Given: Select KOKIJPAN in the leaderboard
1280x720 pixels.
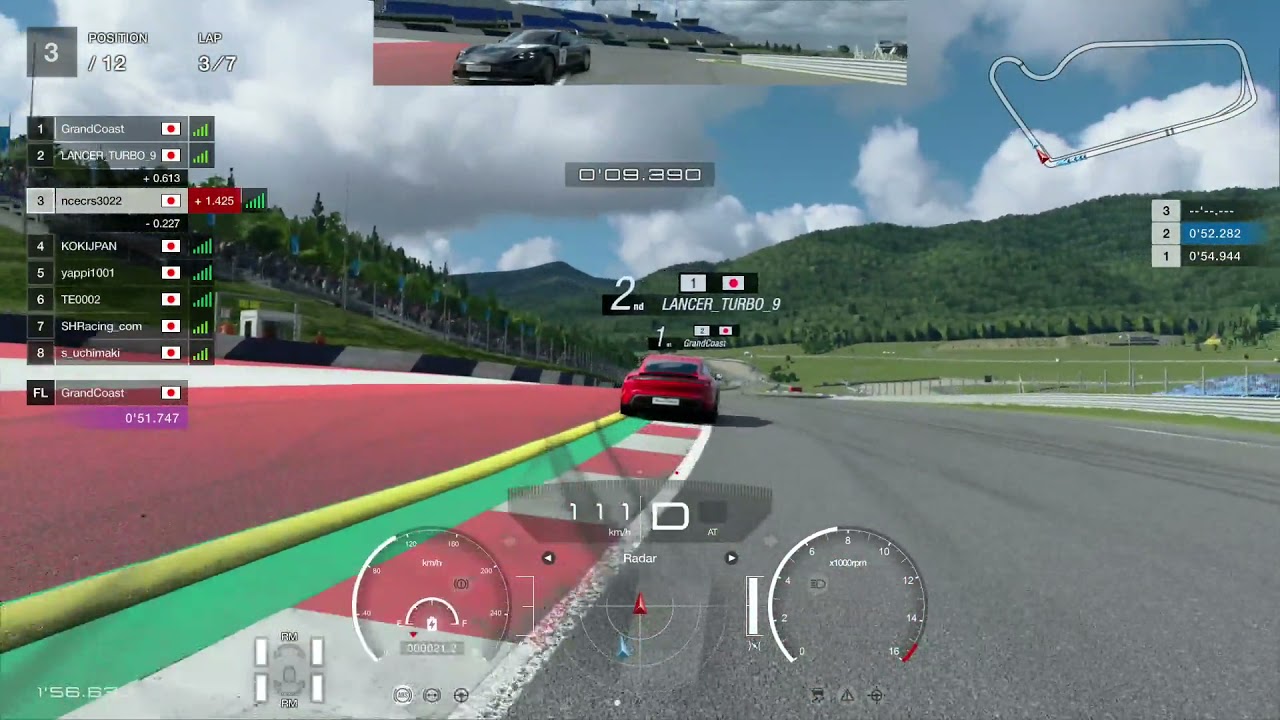Looking at the screenshot, I should [x=108, y=246].
